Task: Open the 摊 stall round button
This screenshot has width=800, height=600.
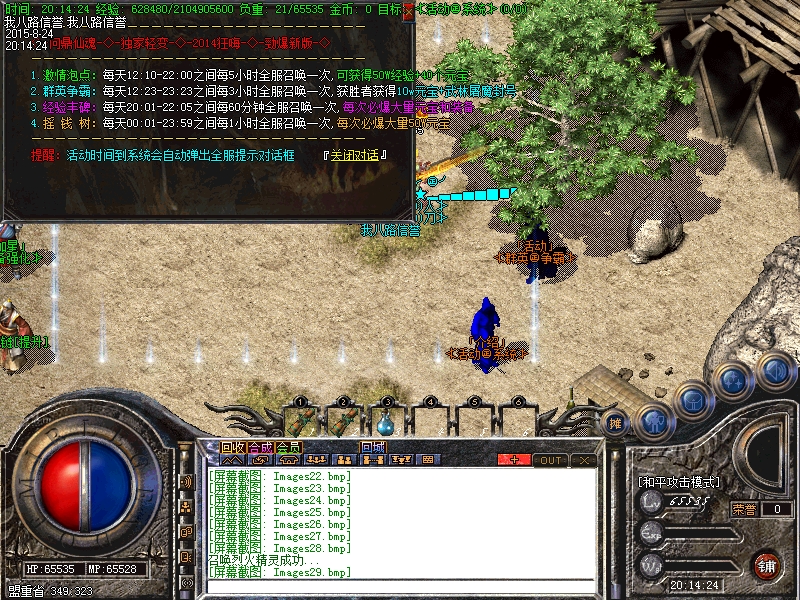Action: pyautogui.click(x=617, y=423)
